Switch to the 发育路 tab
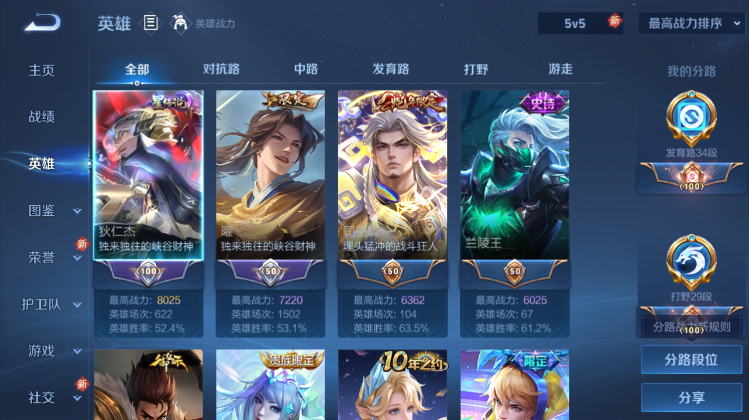The image size is (749, 420). [391, 69]
